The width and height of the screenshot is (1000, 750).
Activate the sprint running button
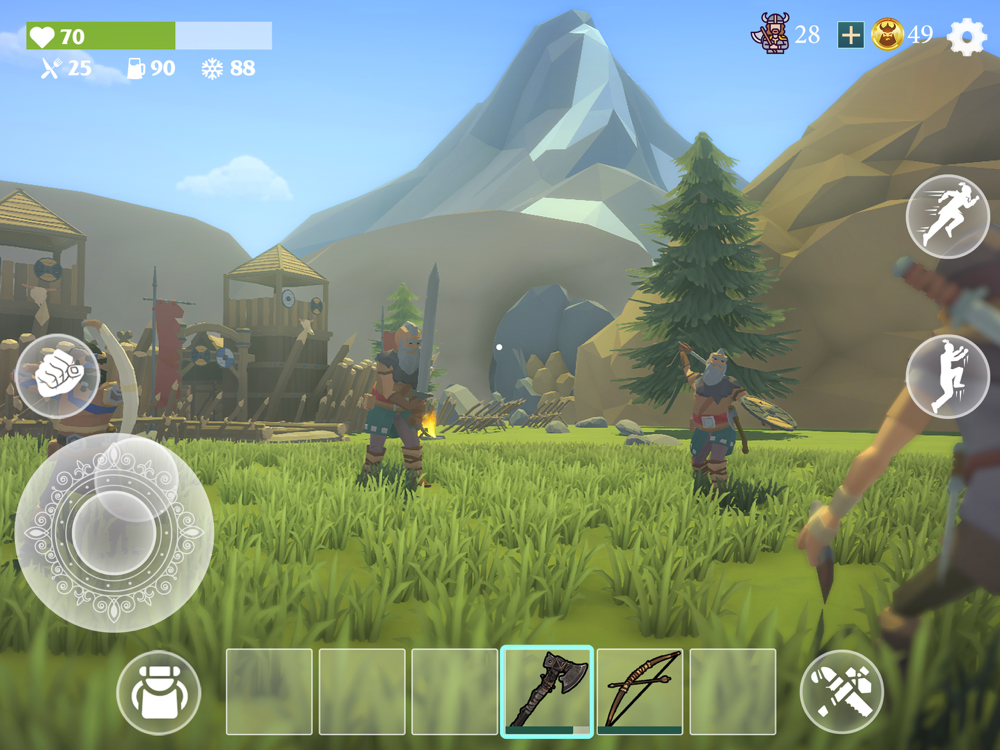point(947,217)
